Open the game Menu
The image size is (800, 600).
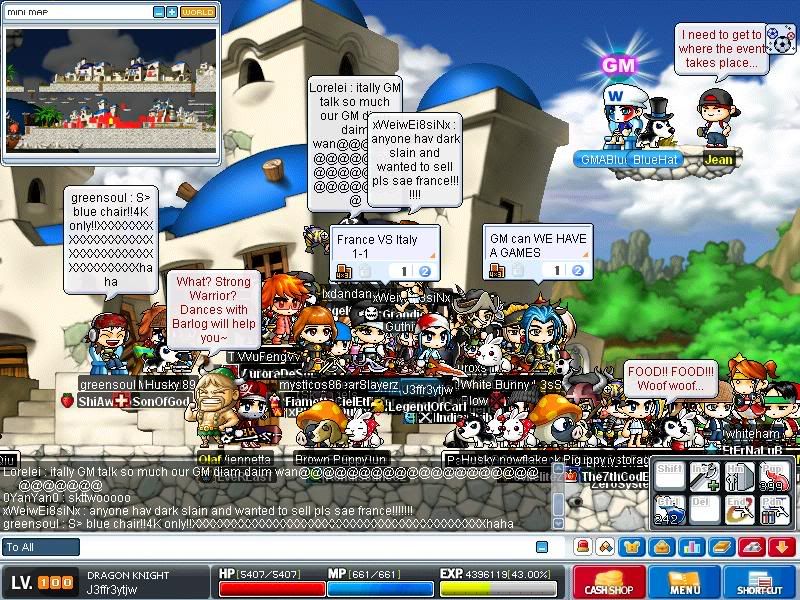point(686,583)
